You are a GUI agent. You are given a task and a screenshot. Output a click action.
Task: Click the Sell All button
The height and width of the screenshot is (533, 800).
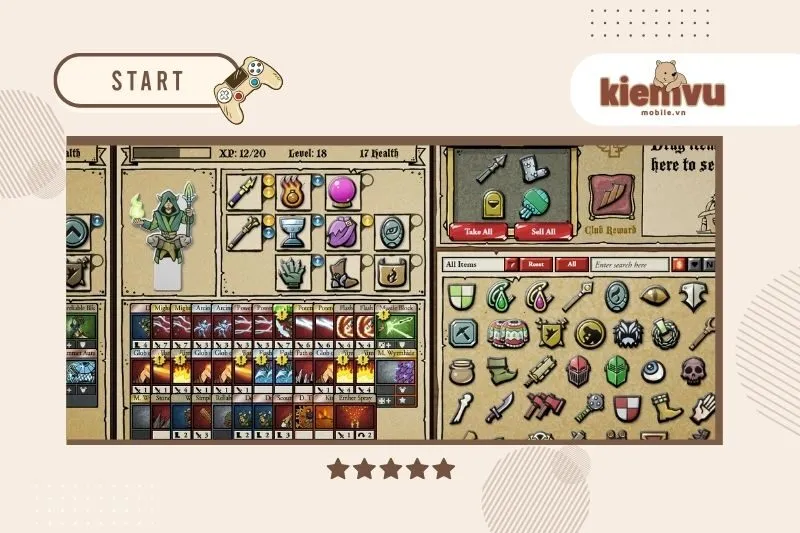[x=544, y=231]
